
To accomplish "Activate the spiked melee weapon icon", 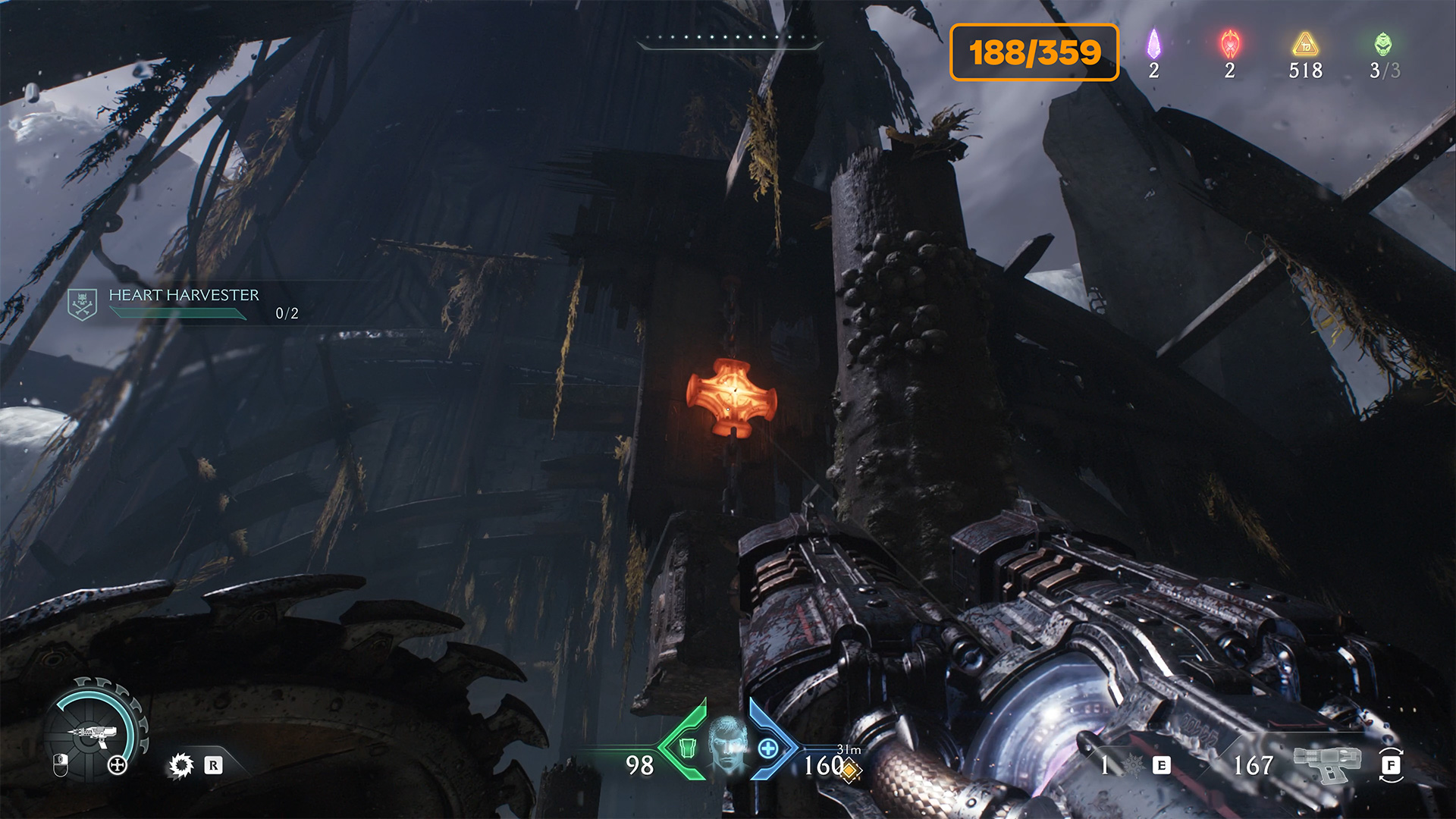I will click(1131, 766).
